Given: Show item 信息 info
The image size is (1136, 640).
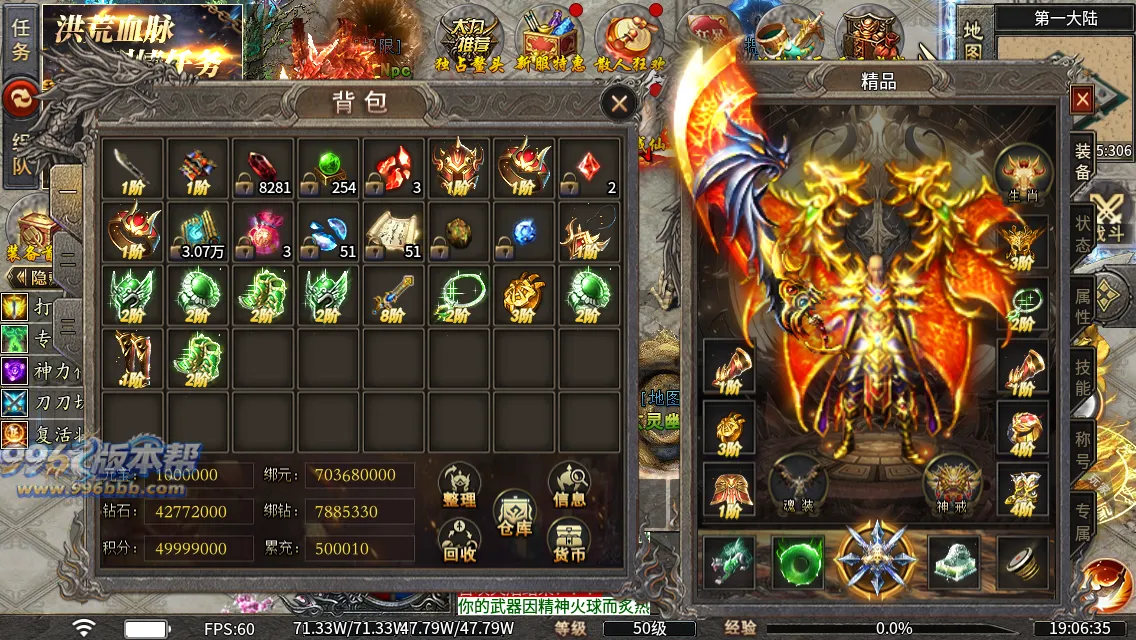Looking at the screenshot, I should click(569, 487).
